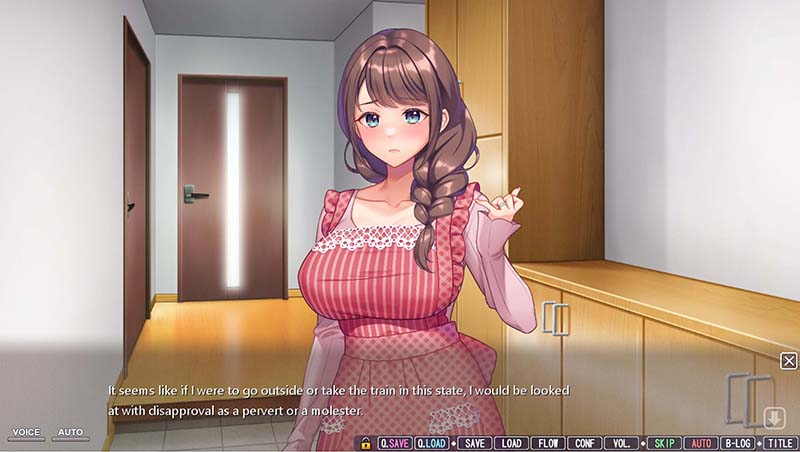Show the FLOW chart
Viewport: 800px width, 452px height.
coord(547,443)
